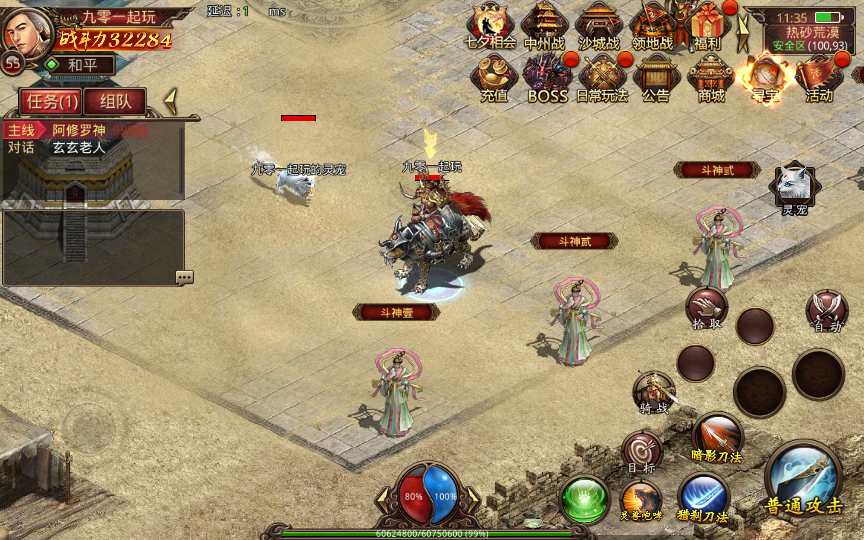The height and width of the screenshot is (540, 864).
Task: Open the BOSS list icon
Action: pyautogui.click(x=547, y=76)
